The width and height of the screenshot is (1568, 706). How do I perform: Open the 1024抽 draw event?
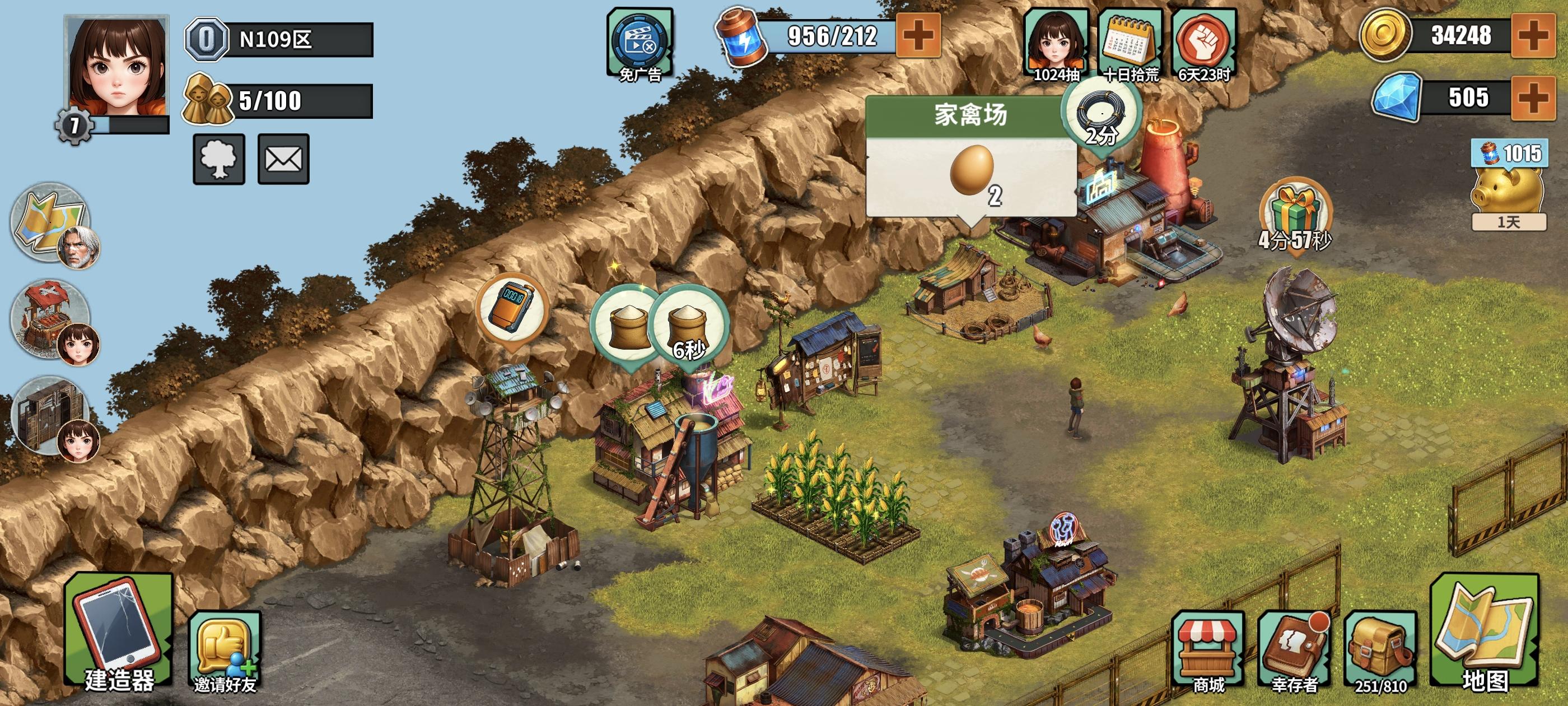(1056, 44)
